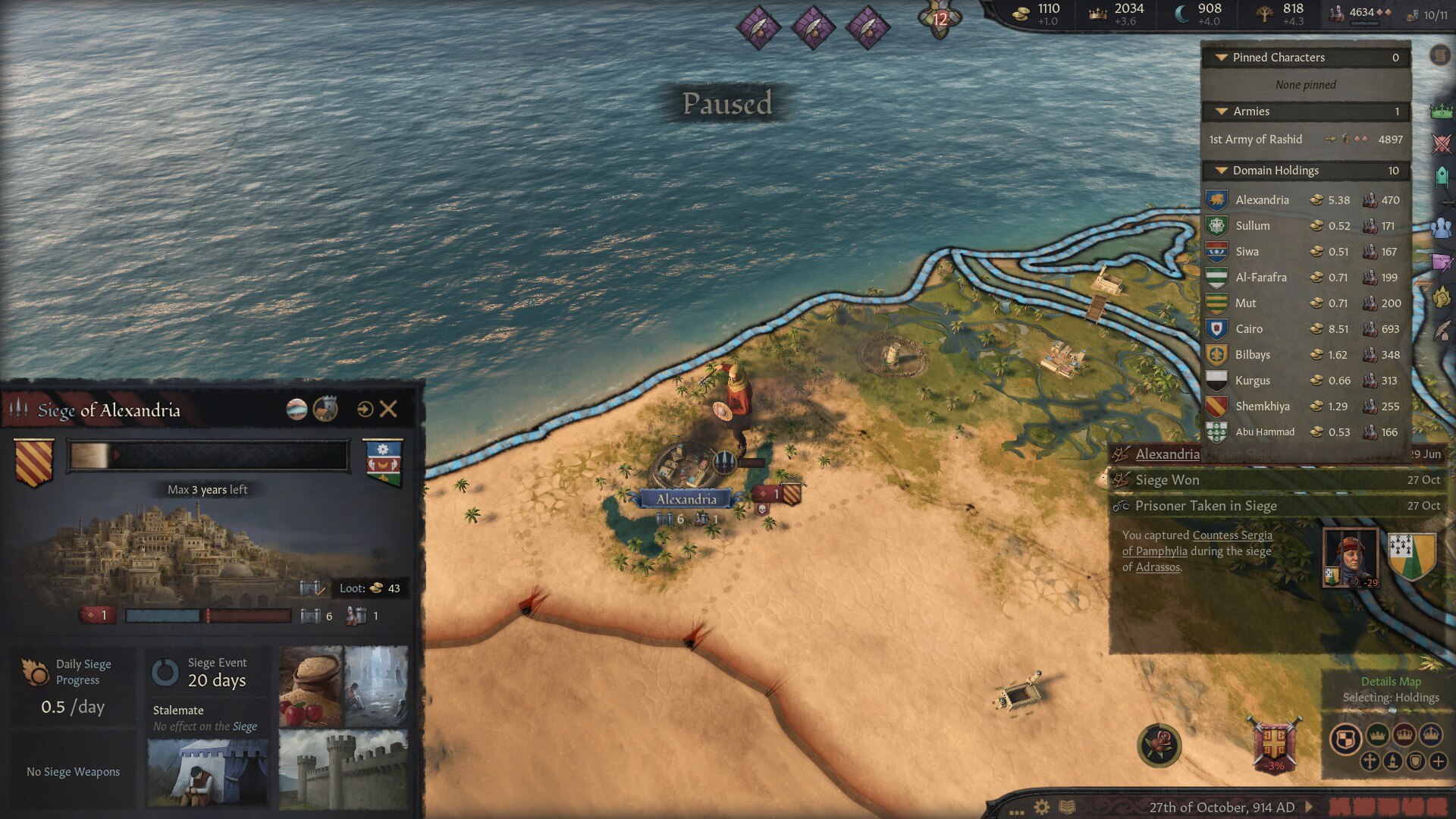Toggle the culture map mode candle button

(x=1393, y=761)
